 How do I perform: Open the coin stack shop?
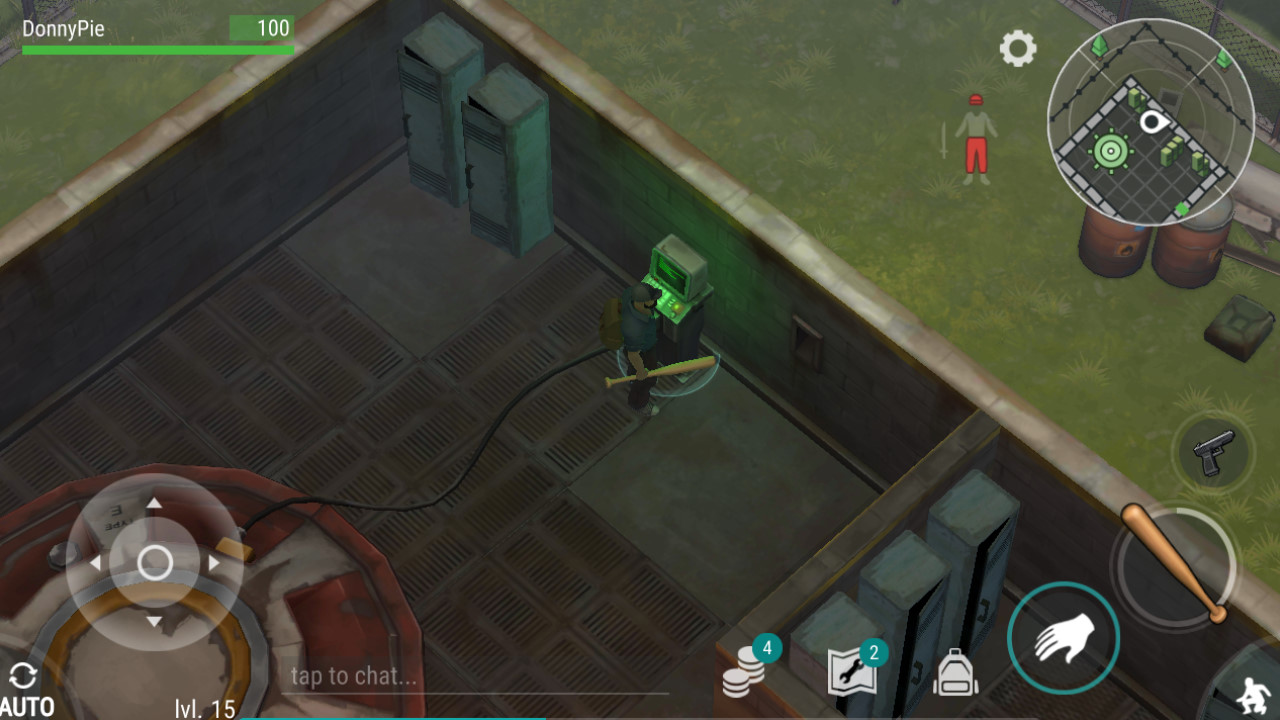click(x=745, y=670)
